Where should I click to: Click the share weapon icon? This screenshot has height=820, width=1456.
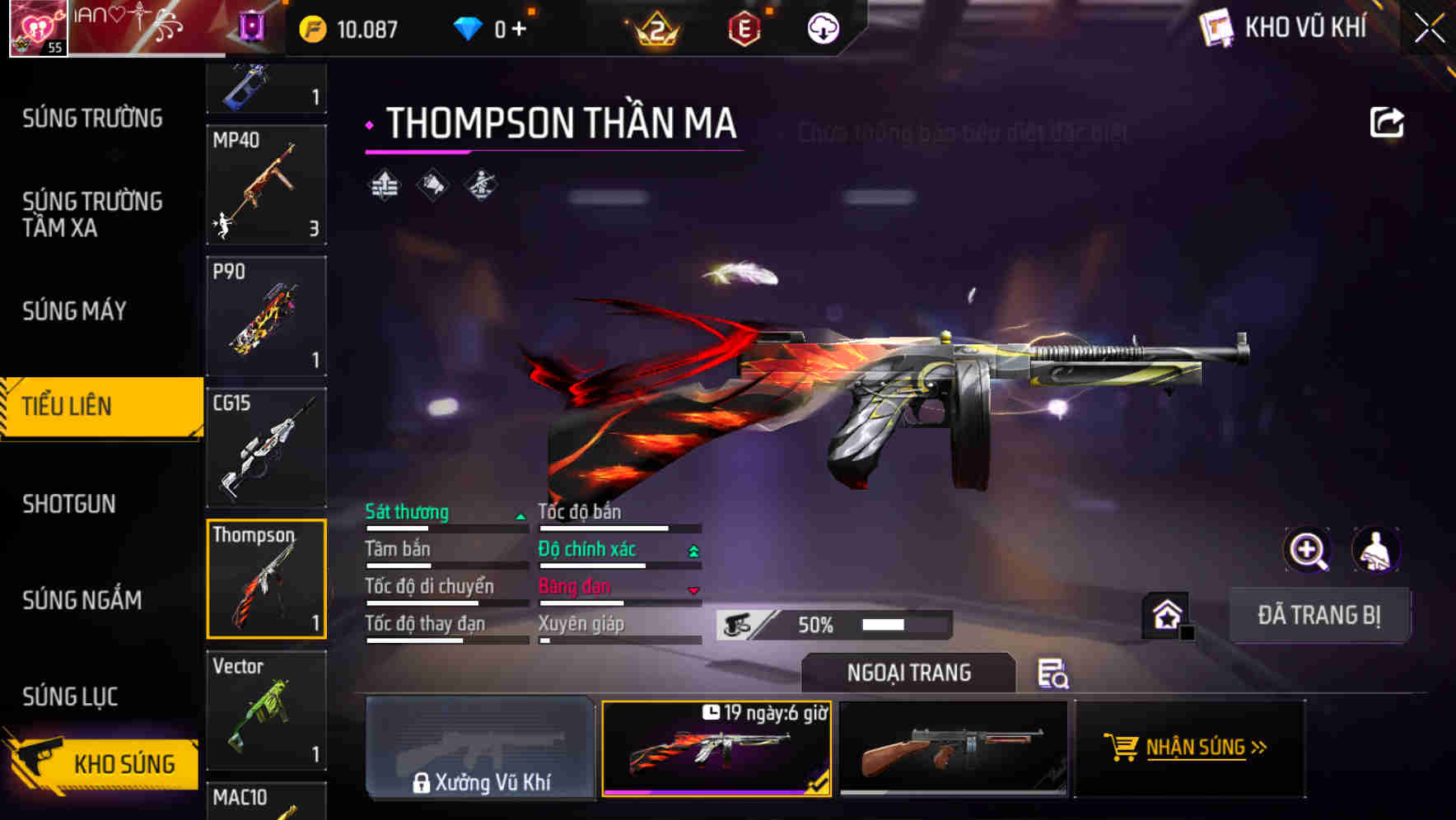pyautogui.click(x=1388, y=121)
